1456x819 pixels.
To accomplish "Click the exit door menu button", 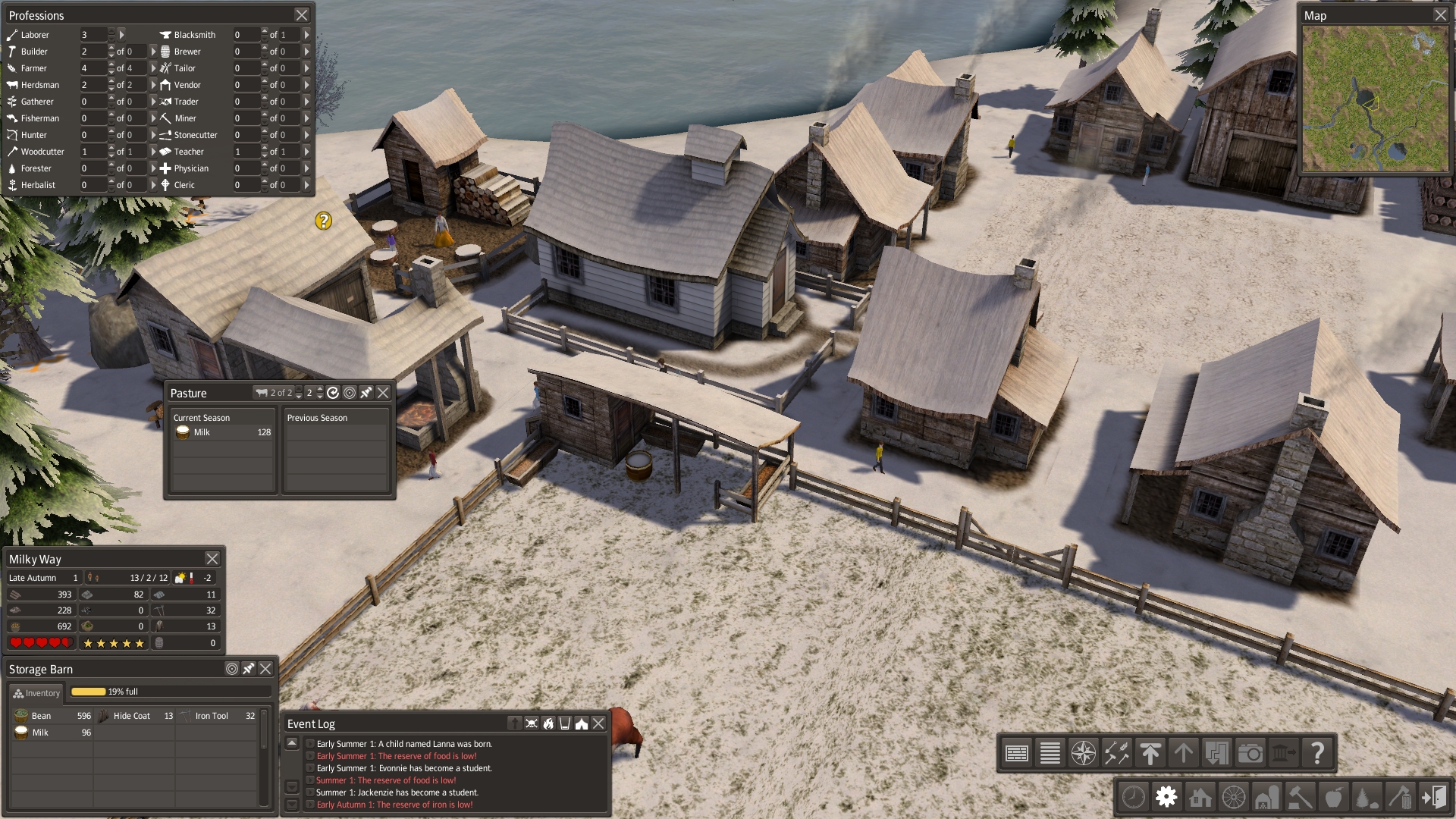I will [1434, 797].
